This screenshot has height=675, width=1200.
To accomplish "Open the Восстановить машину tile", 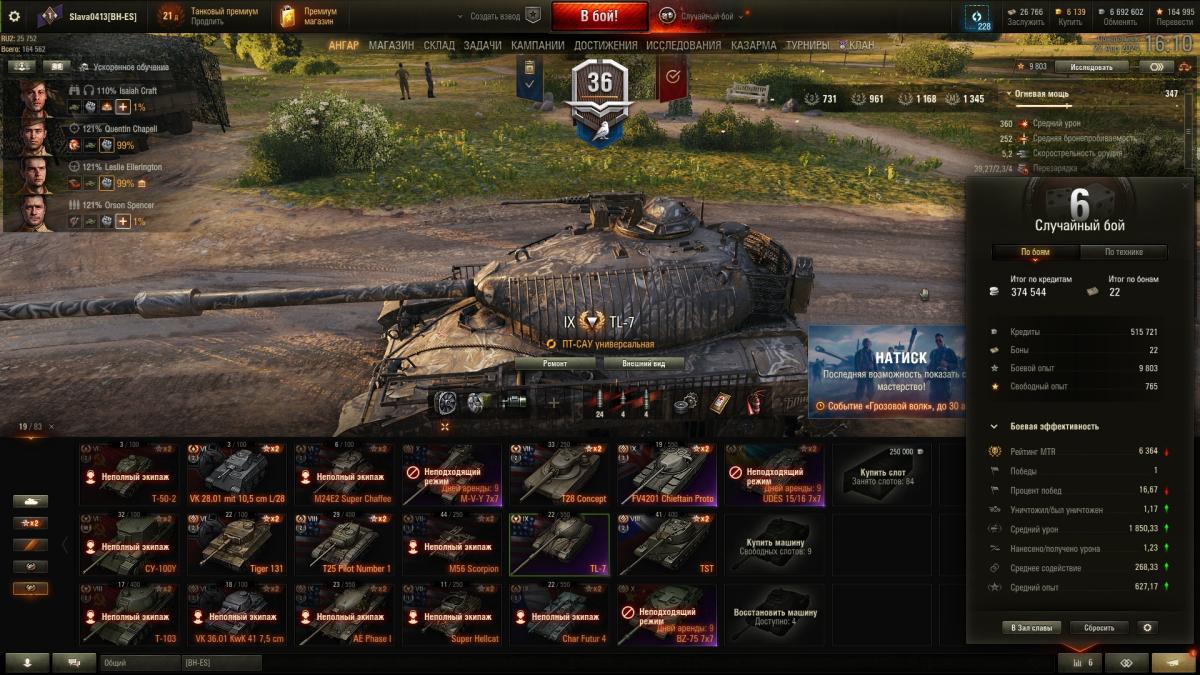I will click(775, 615).
